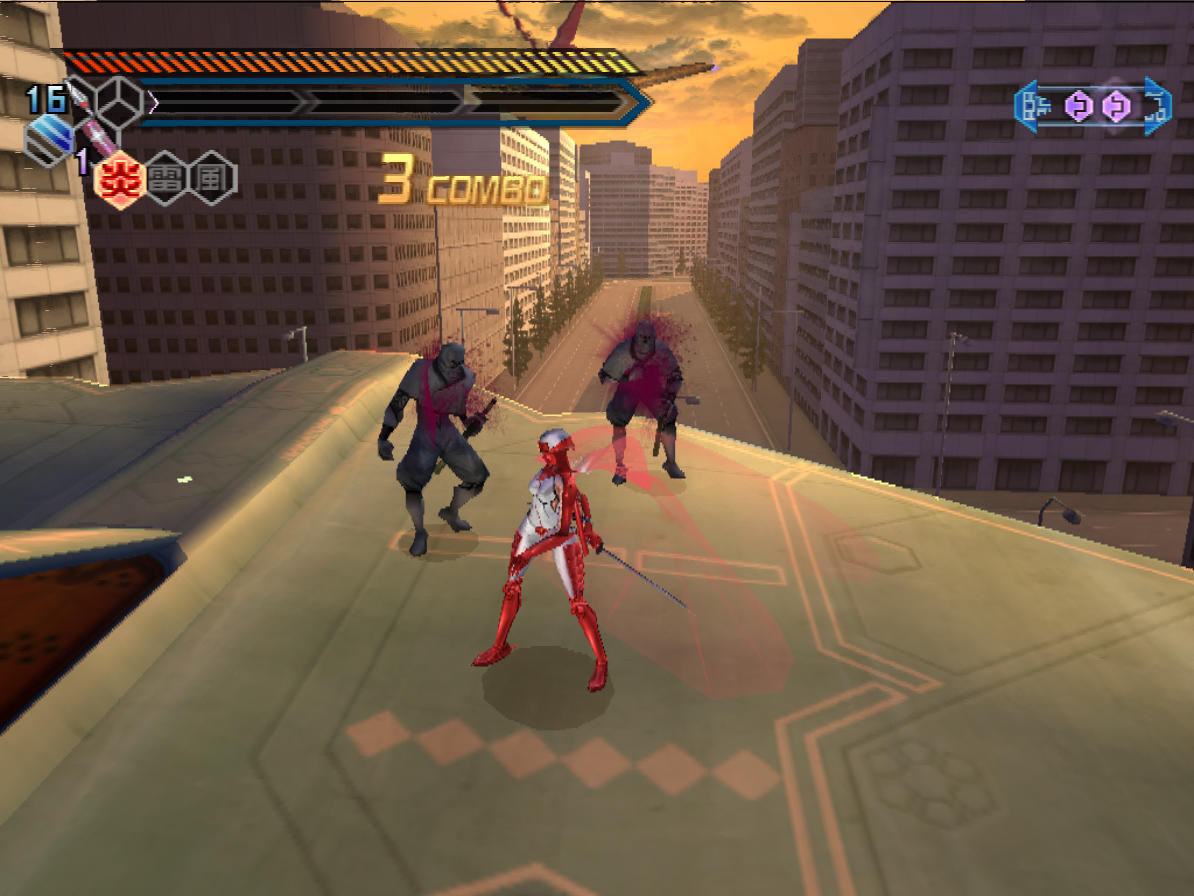Select the red fire 炎 ninjutsu icon
This screenshot has height=896, width=1194.
(121, 180)
